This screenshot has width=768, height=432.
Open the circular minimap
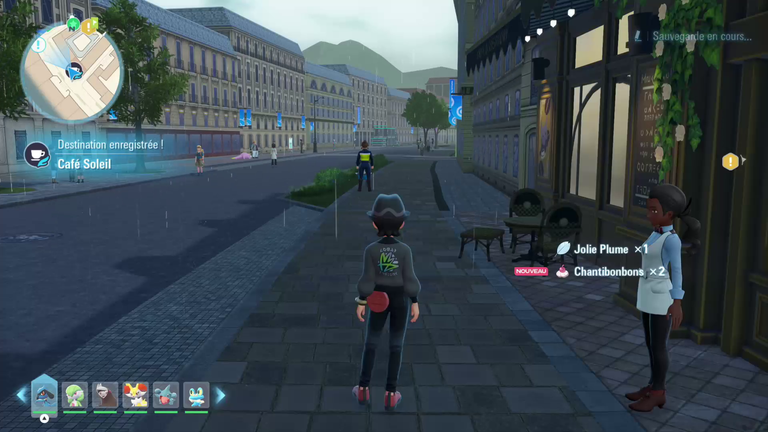pyautogui.click(x=72, y=70)
